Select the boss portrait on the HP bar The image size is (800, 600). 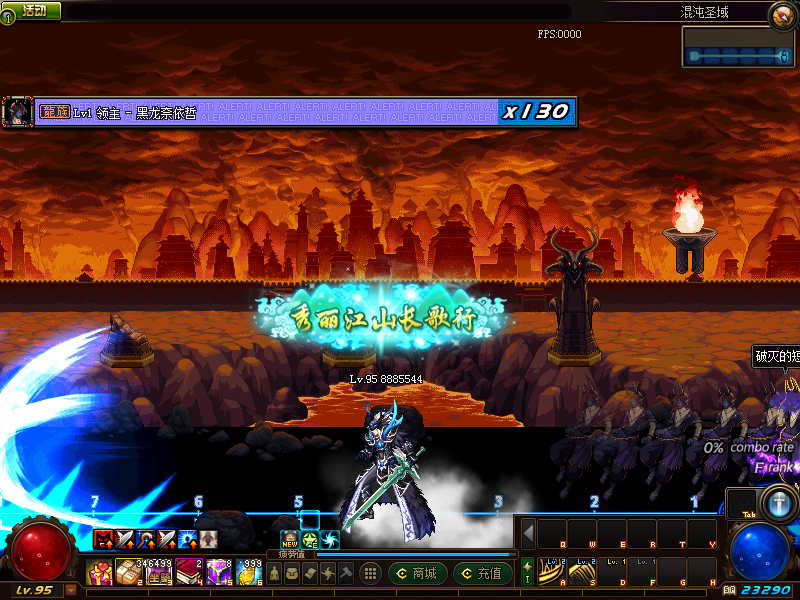(x=17, y=111)
